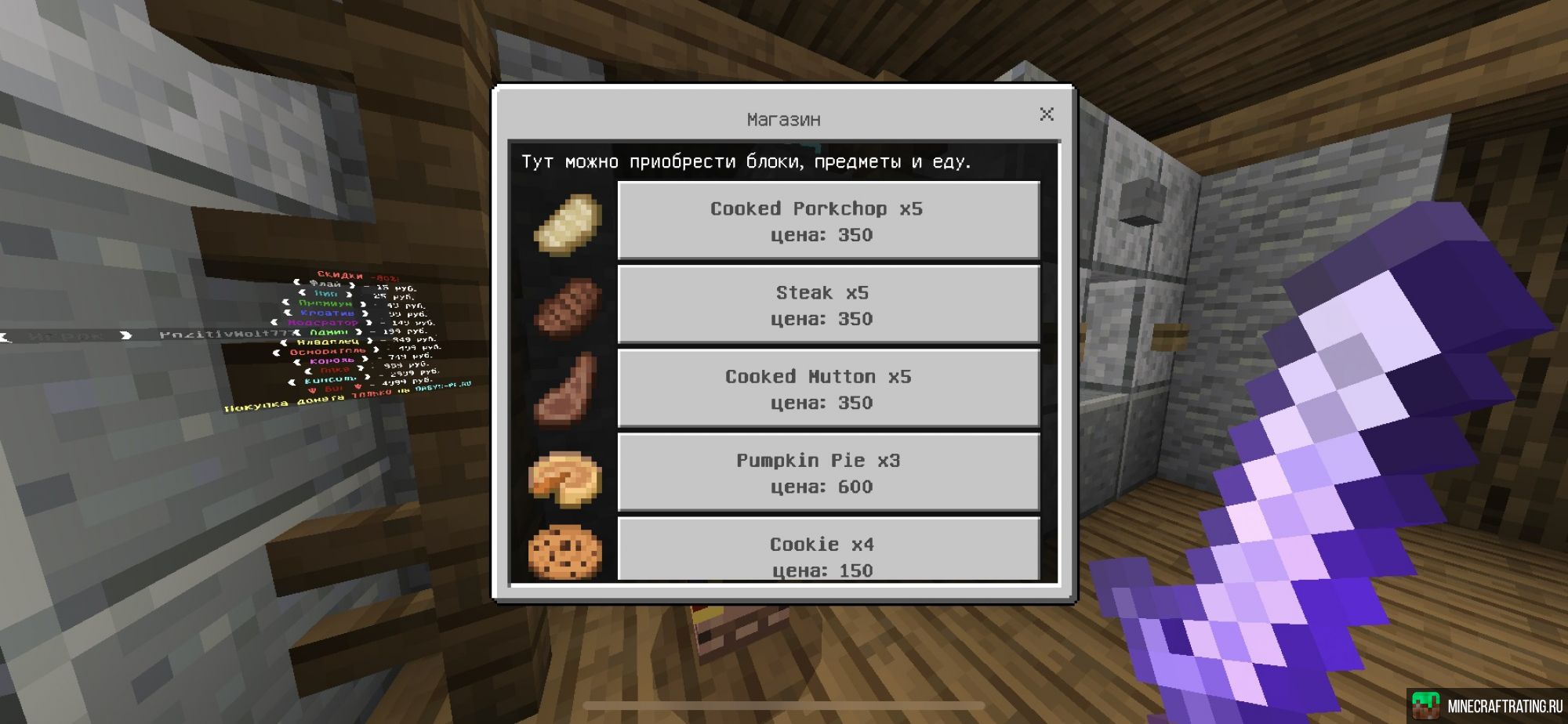Buy Cooked Porkchop x5 for 350
Viewport: 1568px width, 724px height.
tap(828, 220)
